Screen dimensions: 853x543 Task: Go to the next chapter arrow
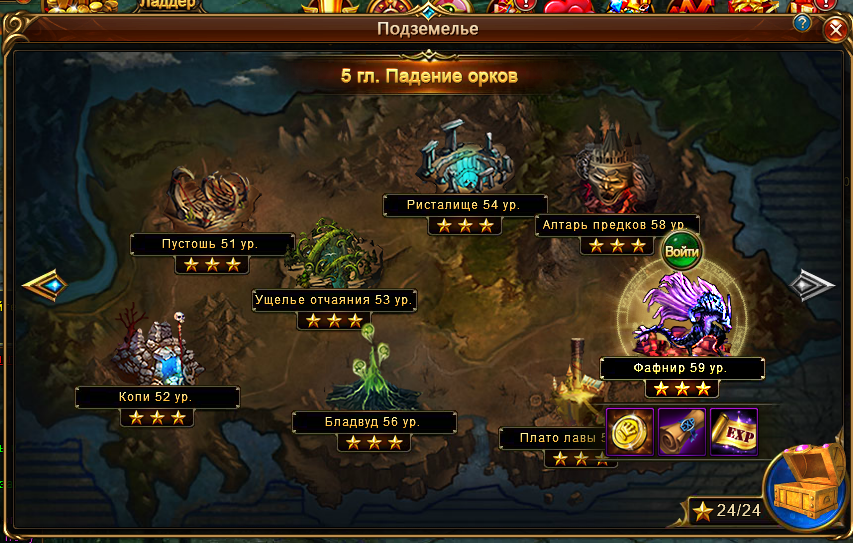tap(812, 286)
